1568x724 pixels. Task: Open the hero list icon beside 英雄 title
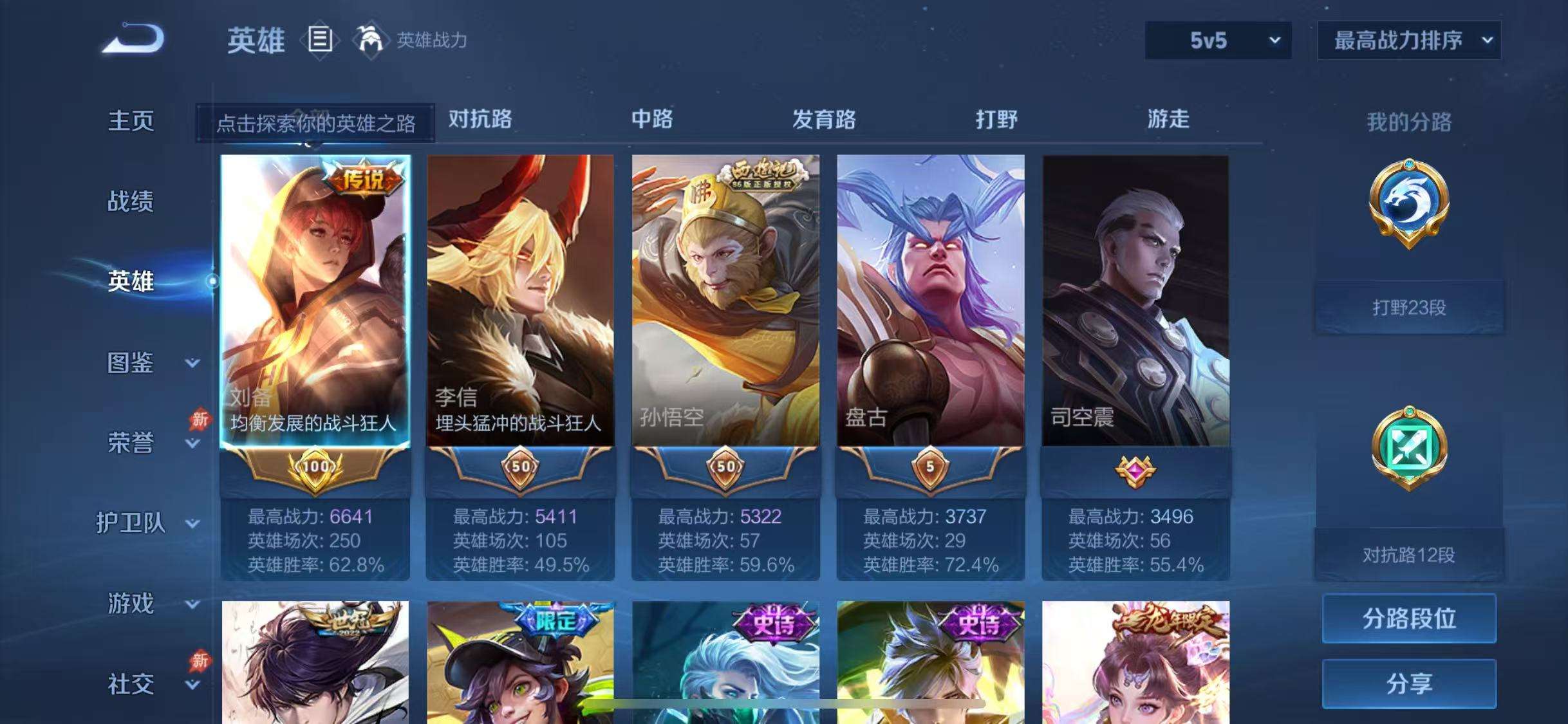(320, 40)
